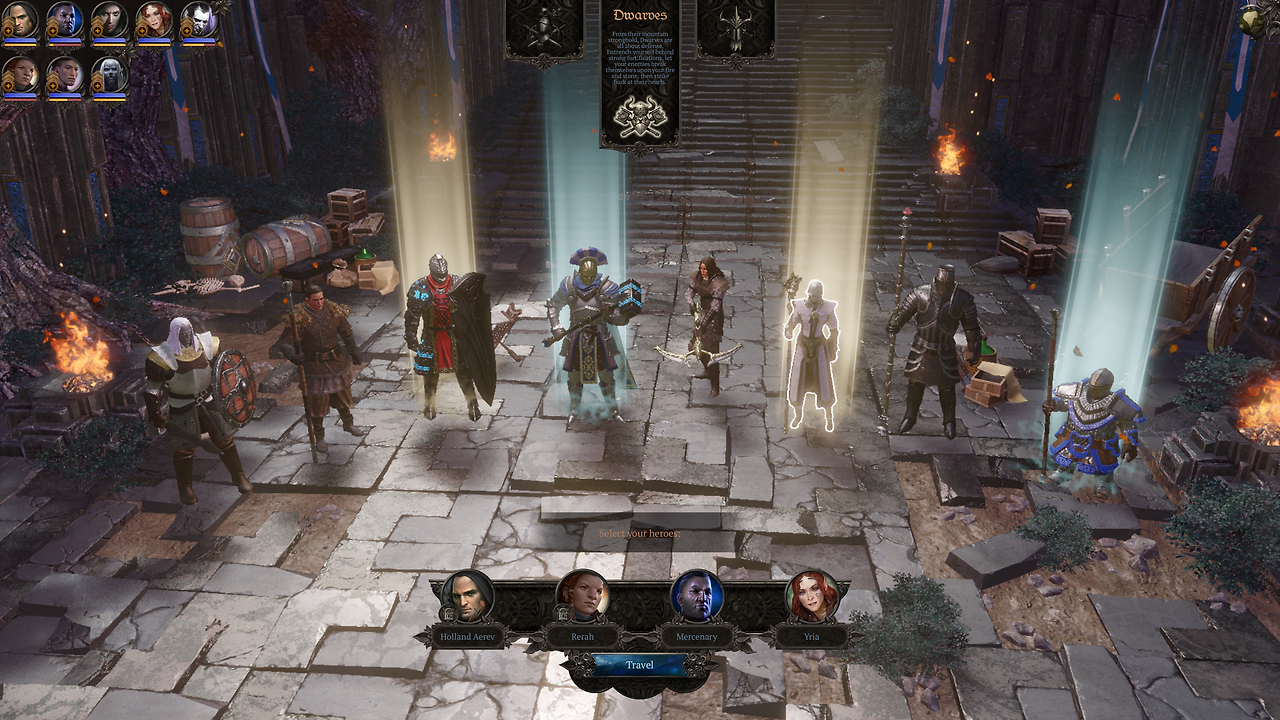Select Holland Aerev's slot in the hero bar

[467, 598]
